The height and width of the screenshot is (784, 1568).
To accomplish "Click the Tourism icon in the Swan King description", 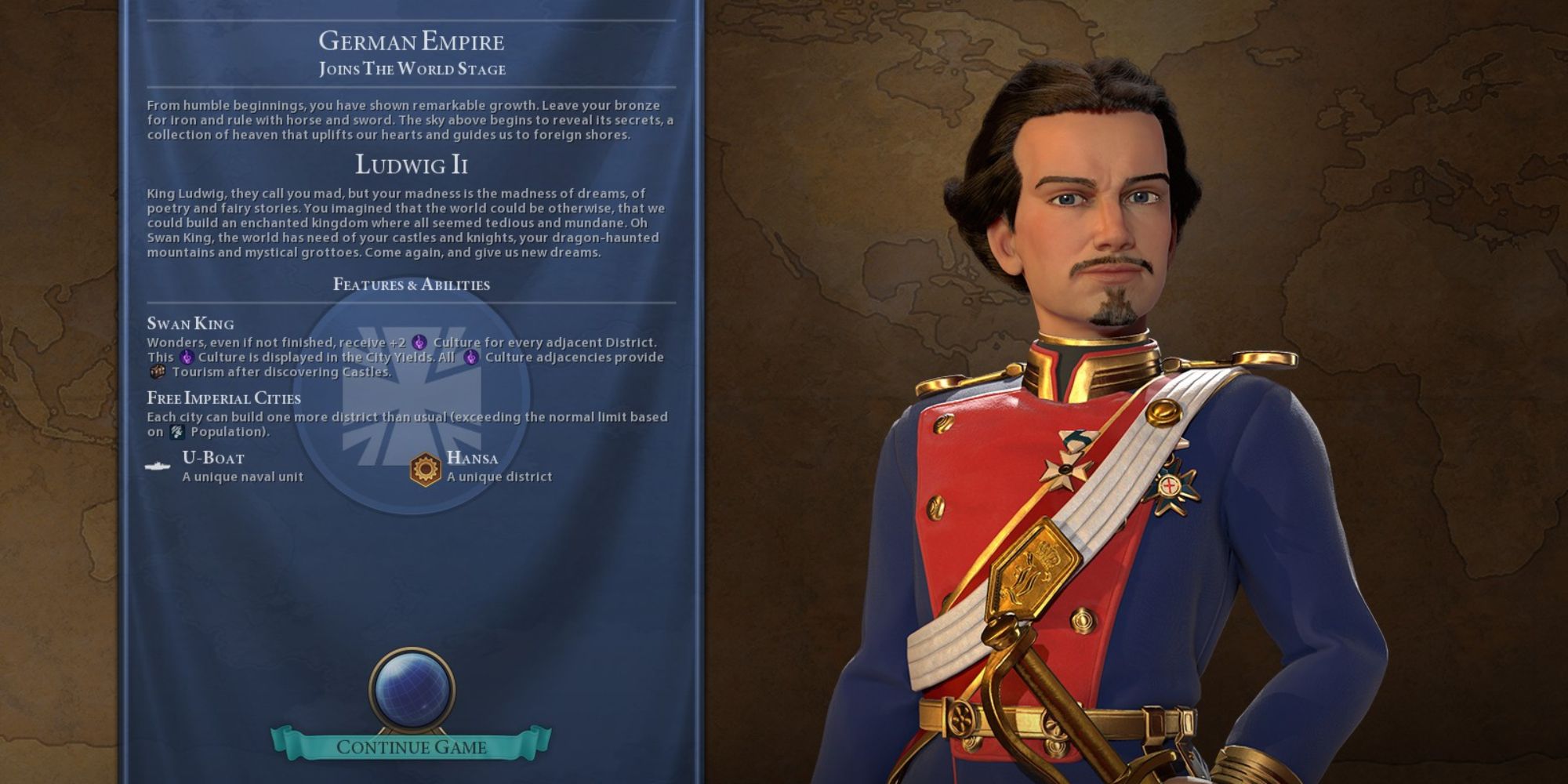I will pos(158,371).
